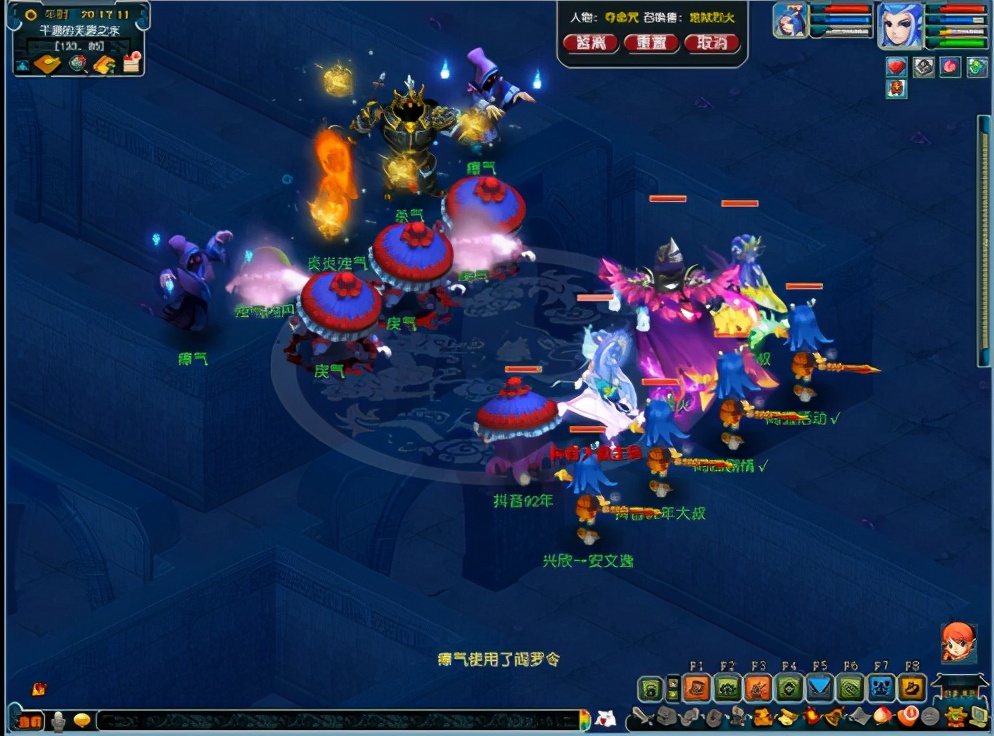Screen dimensions: 994x736
Task: Select the large blue-haired character portrait
Action: [x=900, y=25]
